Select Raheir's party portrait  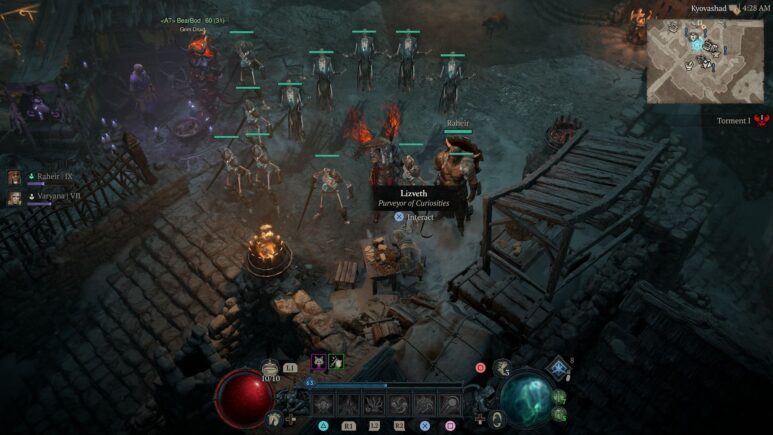pyautogui.click(x=15, y=177)
